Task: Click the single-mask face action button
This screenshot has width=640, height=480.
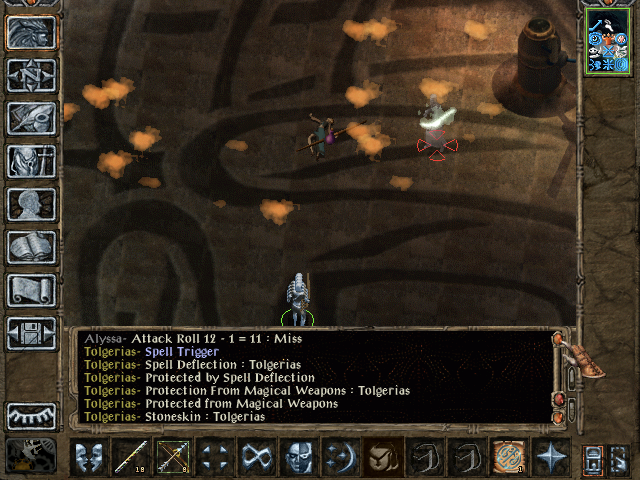Action: coord(300,458)
